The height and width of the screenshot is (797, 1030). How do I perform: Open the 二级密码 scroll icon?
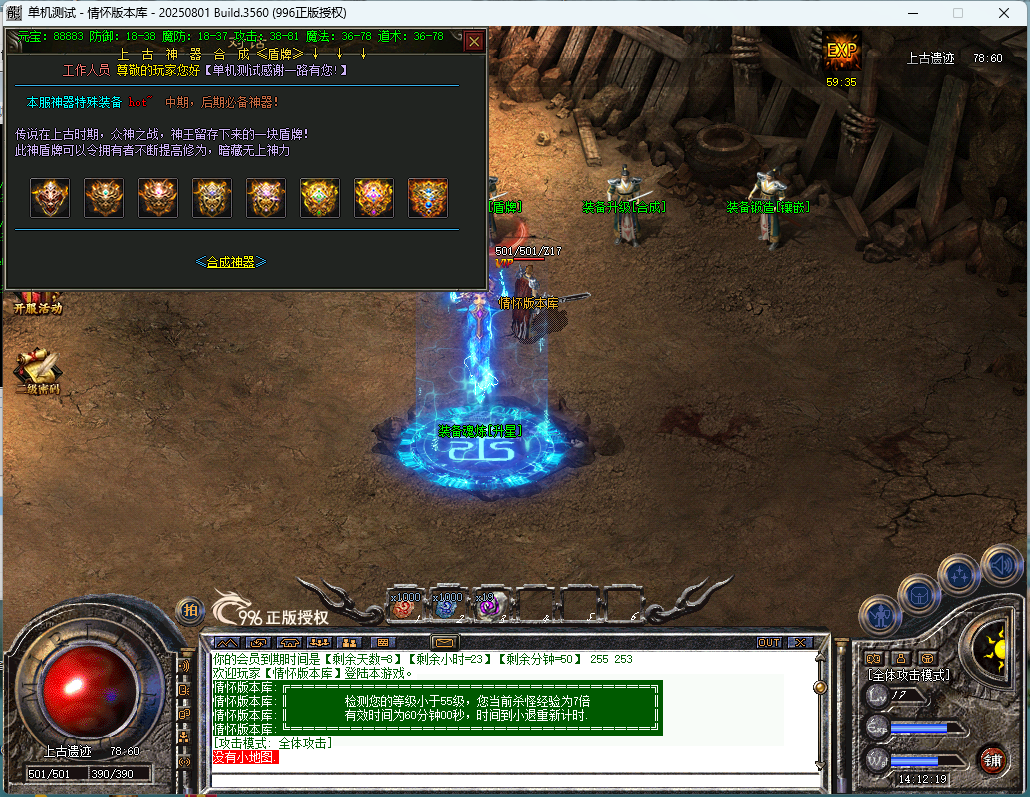tap(36, 368)
